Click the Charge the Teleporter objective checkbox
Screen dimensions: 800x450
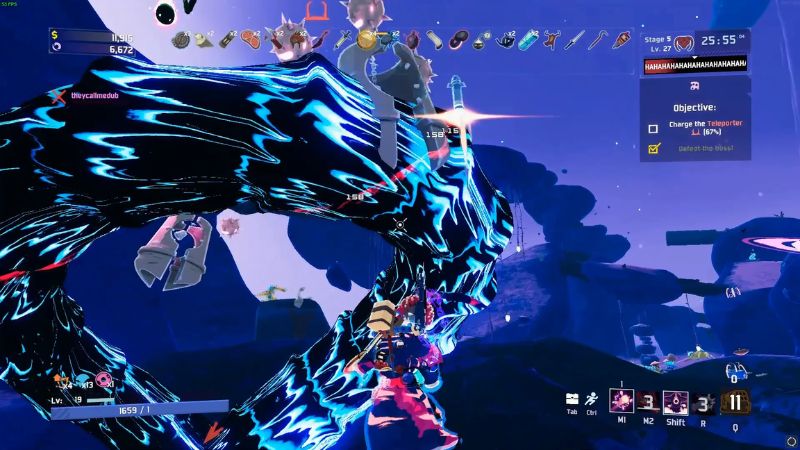point(653,128)
